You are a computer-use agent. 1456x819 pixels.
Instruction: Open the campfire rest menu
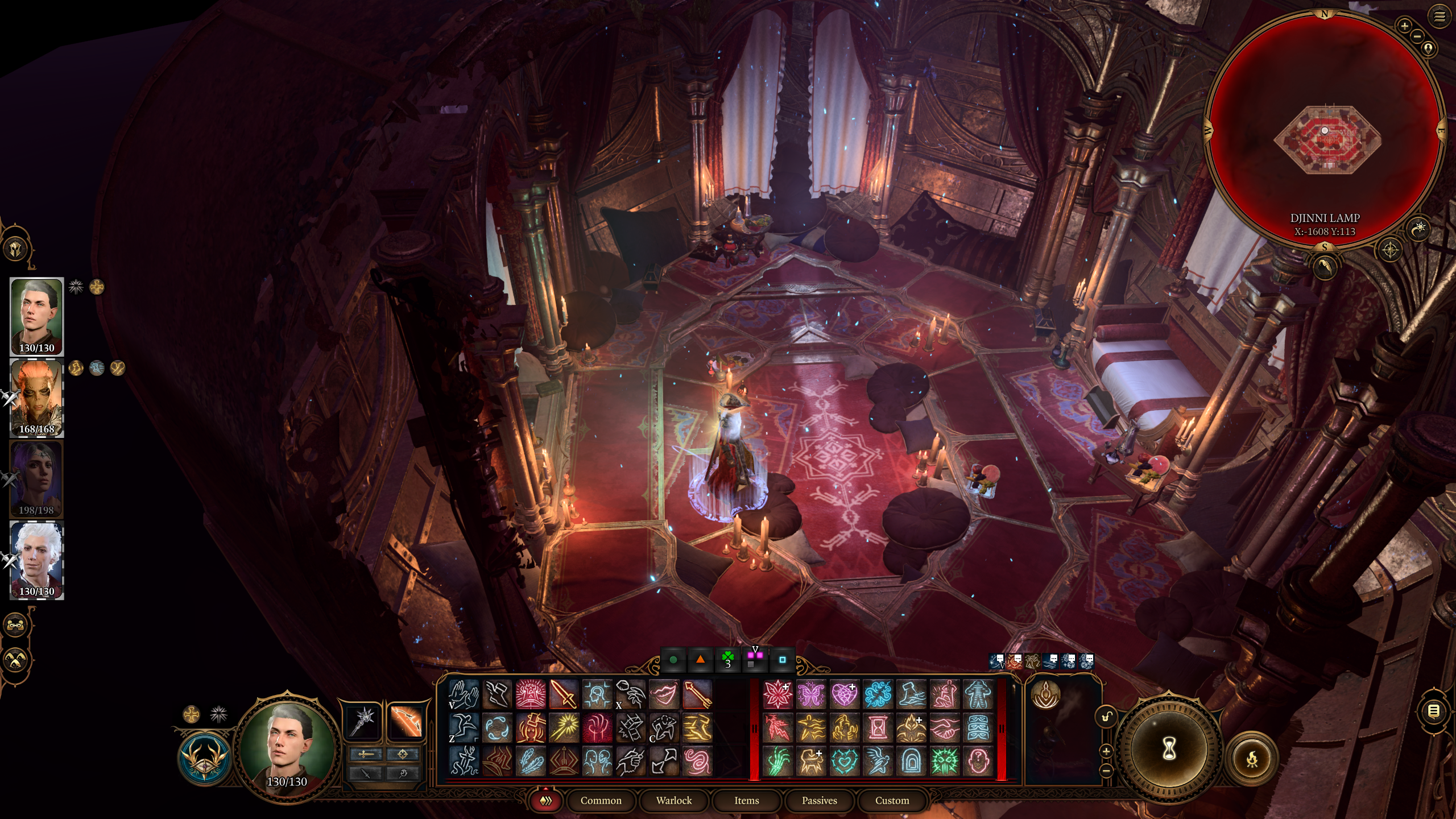pos(1252,759)
